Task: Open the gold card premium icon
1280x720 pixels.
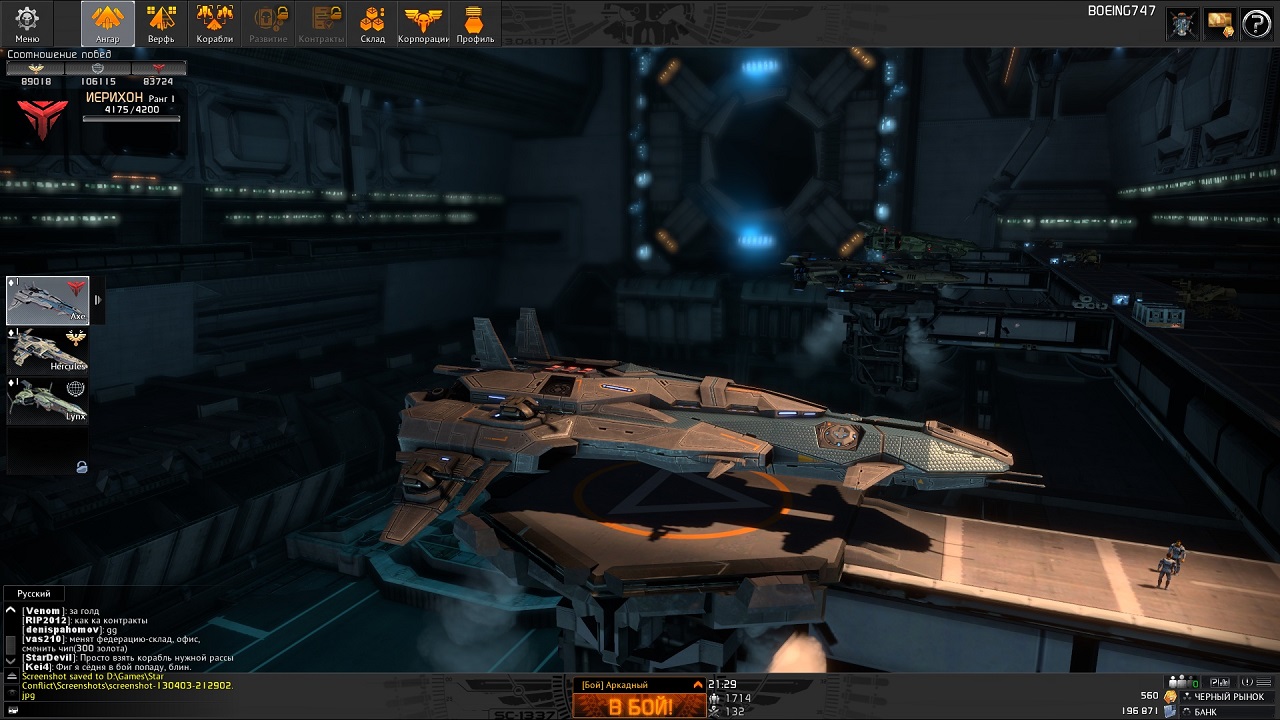Action: (x=1220, y=24)
